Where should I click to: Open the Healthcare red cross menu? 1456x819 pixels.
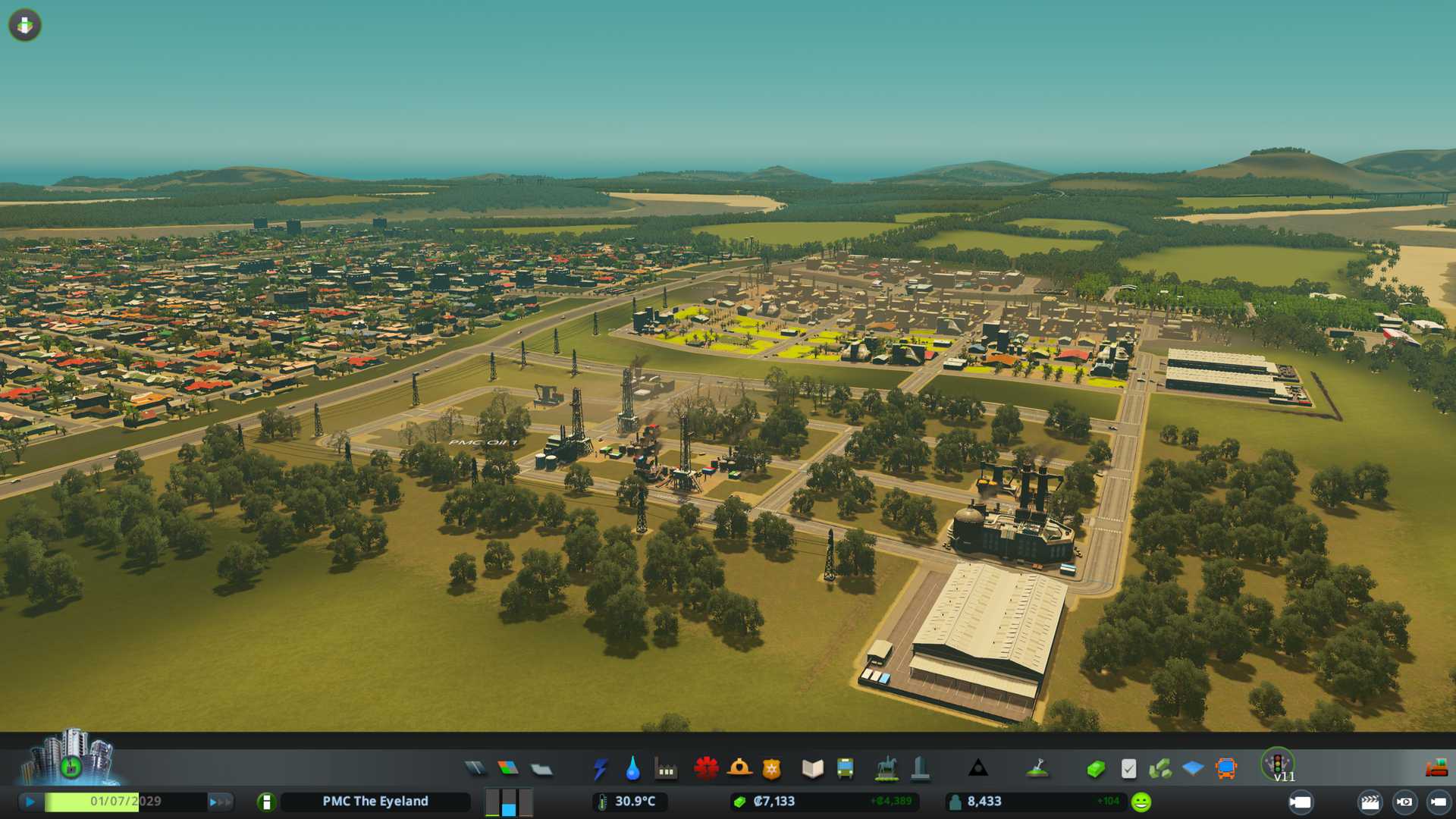coord(706,769)
